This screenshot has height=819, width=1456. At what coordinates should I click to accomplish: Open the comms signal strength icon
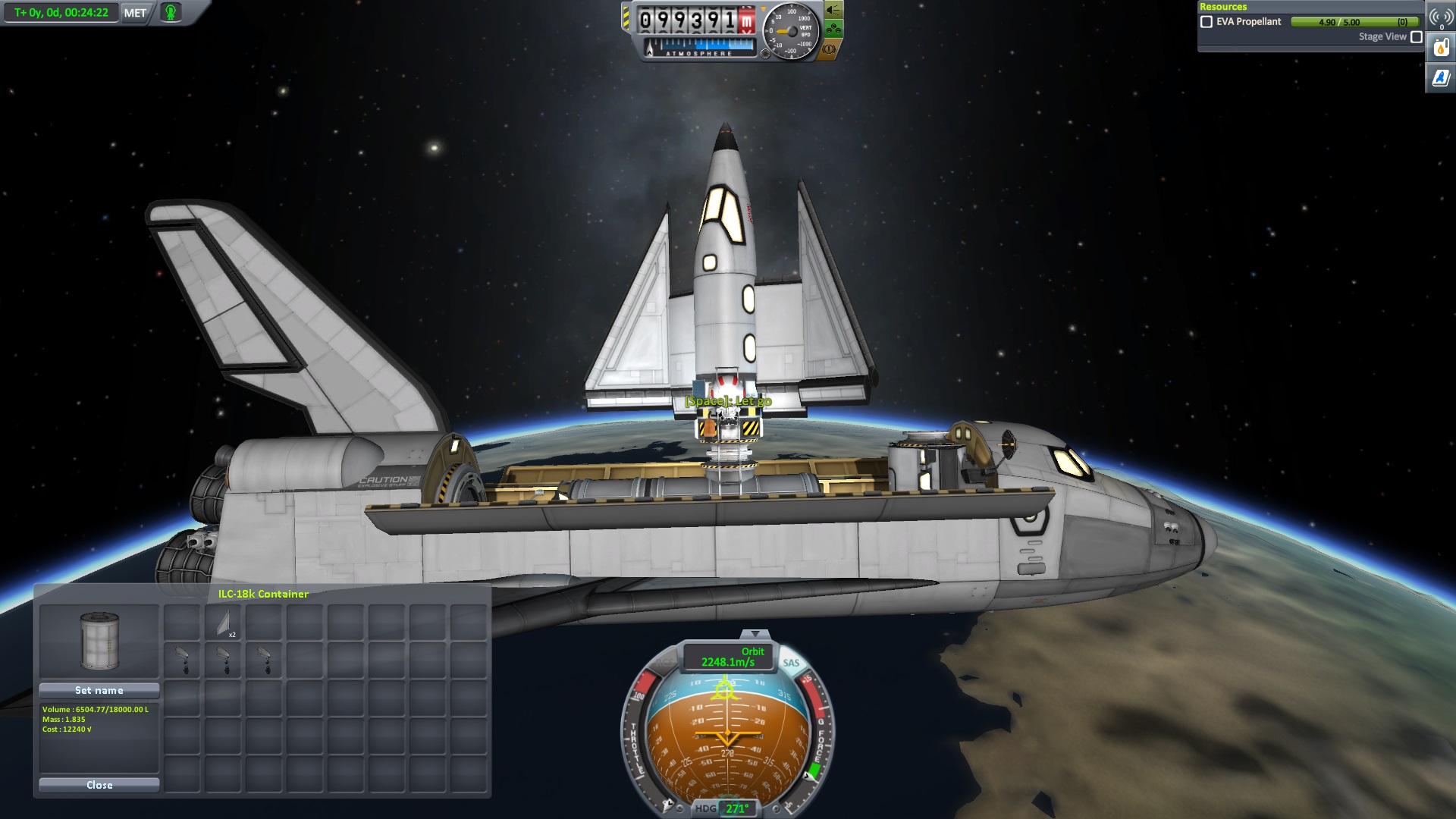[x=1440, y=17]
